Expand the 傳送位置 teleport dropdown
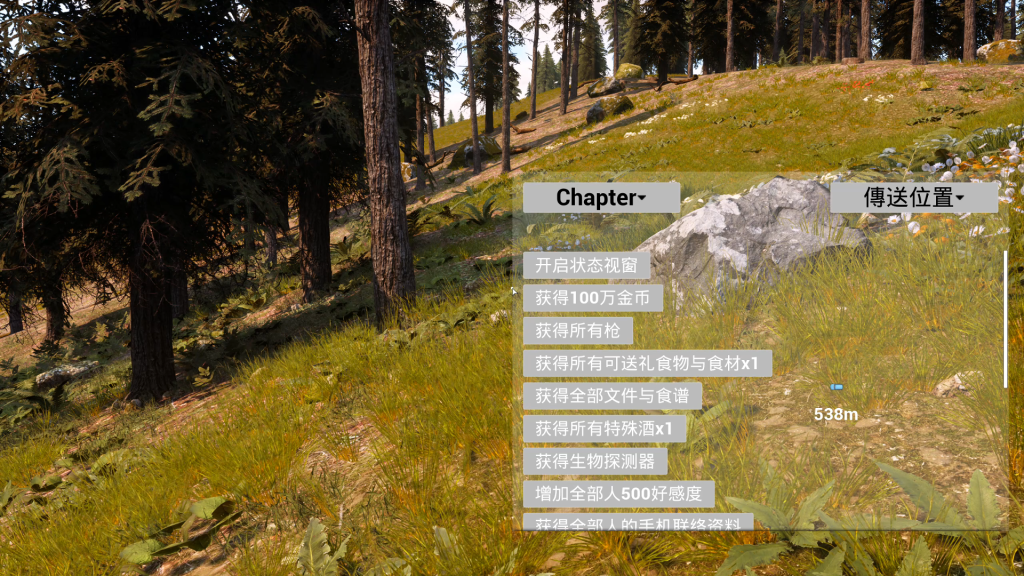The image size is (1024, 576). [914, 197]
